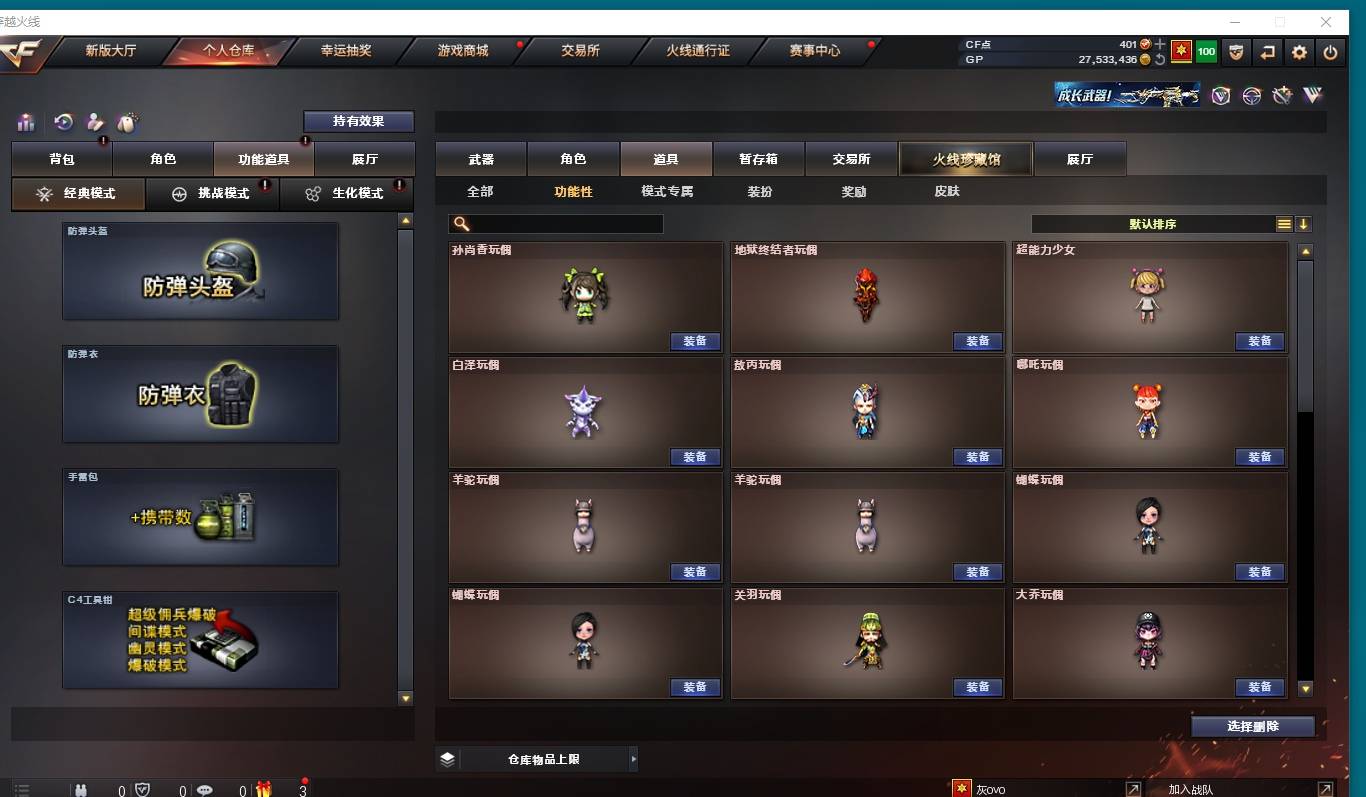Expand the 仓库物品上限 arrow at bottom
This screenshot has width=1366, height=797.
(x=633, y=759)
